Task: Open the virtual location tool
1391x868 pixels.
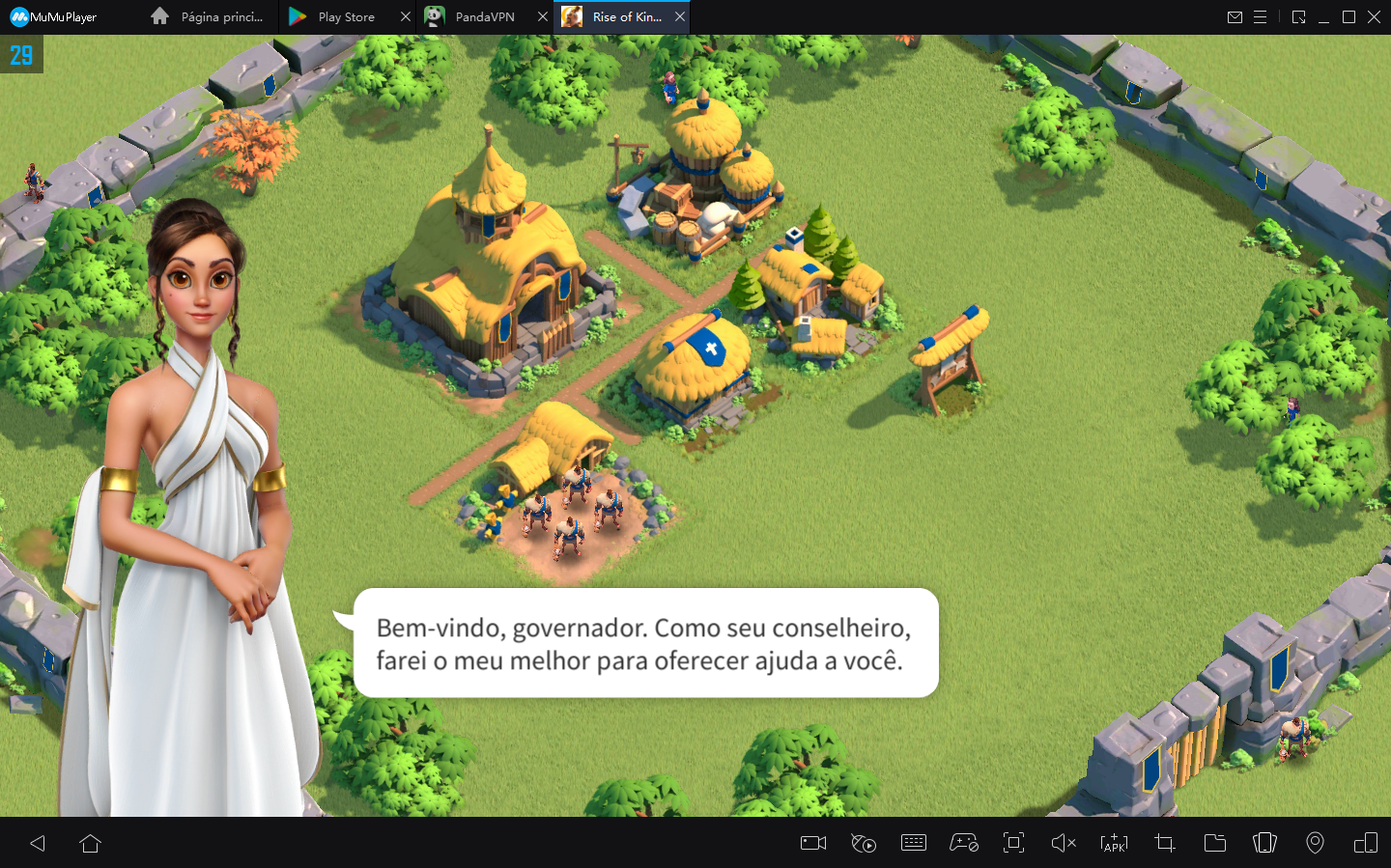Action: point(1315,843)
